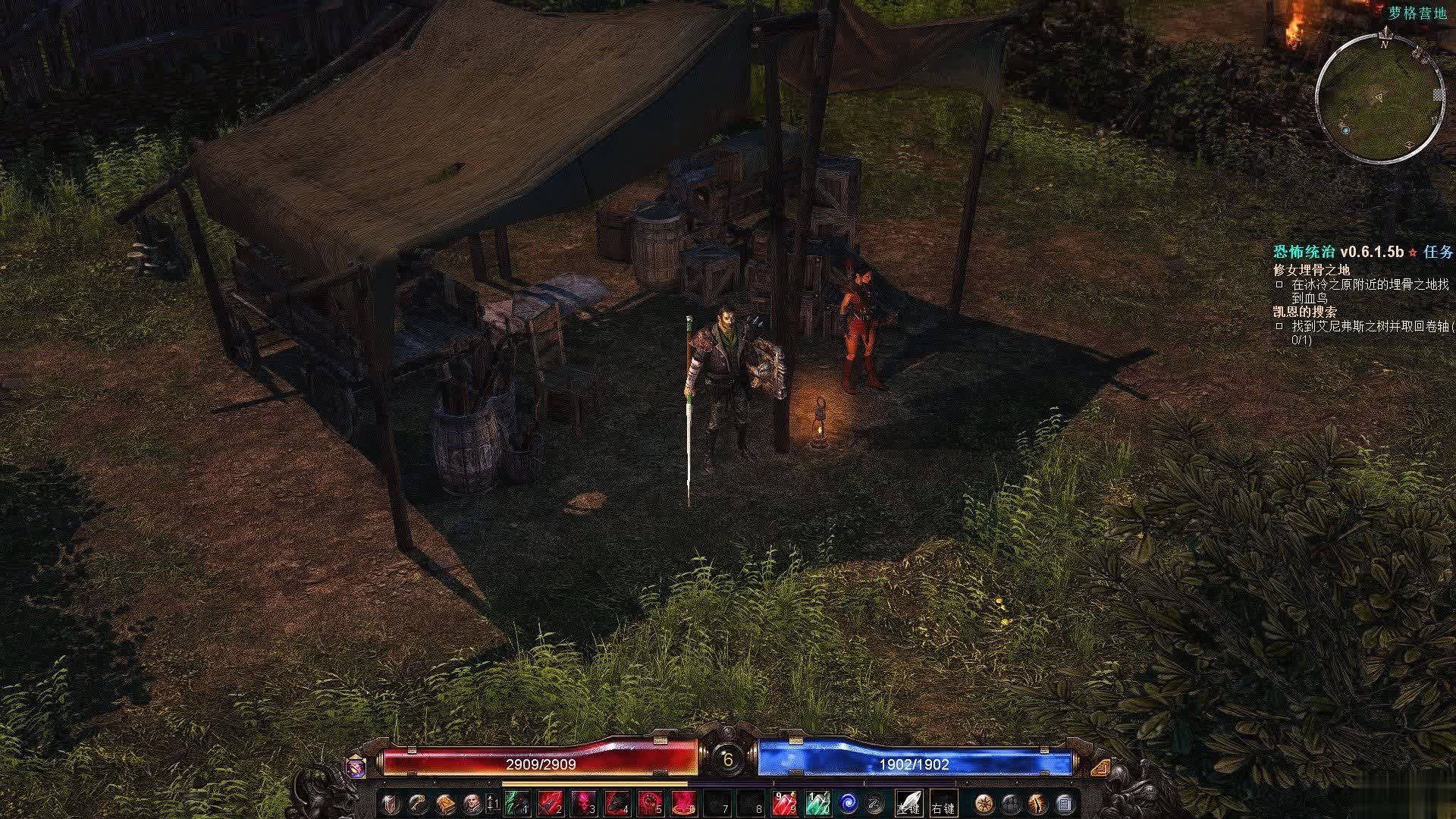Activate the blue swirl portal icon
The height and width of the screenshot is (819, 1456).
[848, 803]
